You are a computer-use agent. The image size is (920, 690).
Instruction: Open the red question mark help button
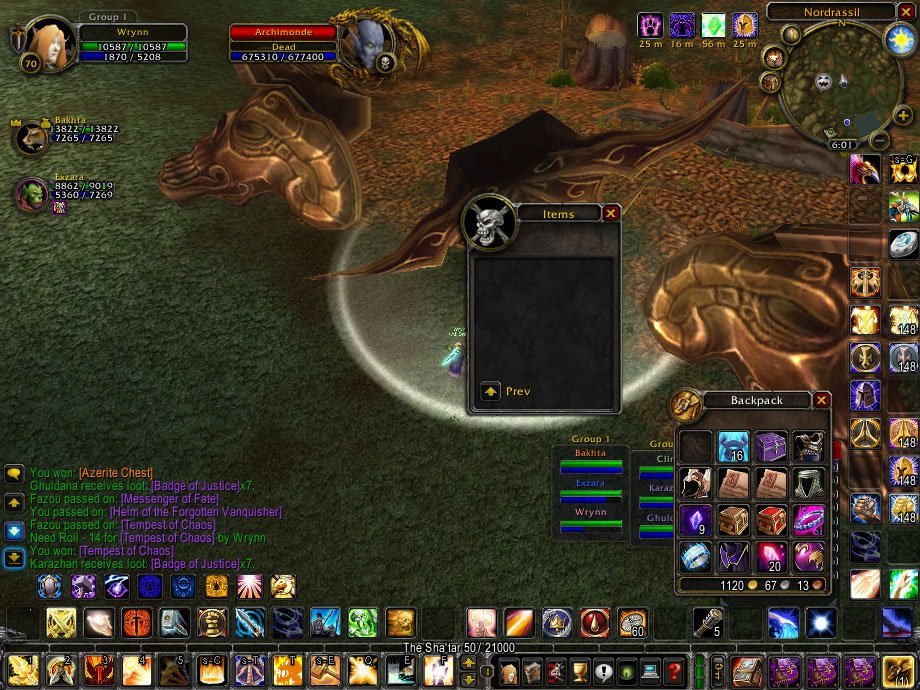pos(675,671)
